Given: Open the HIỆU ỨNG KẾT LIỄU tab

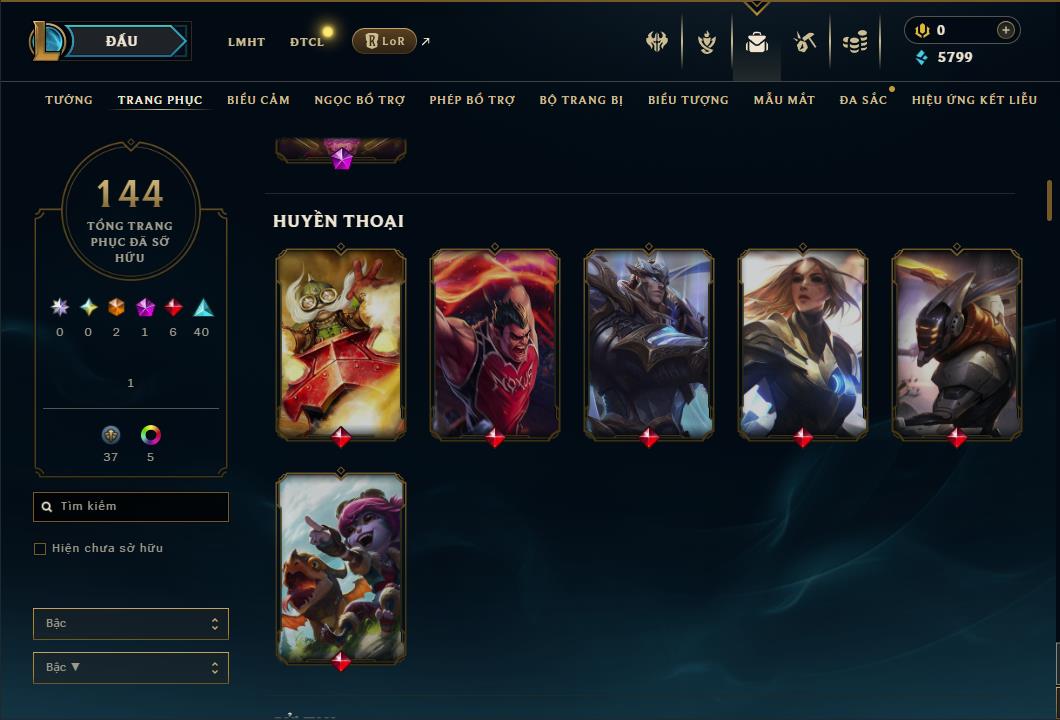Looking at the screenshot, I should [974, 100].
